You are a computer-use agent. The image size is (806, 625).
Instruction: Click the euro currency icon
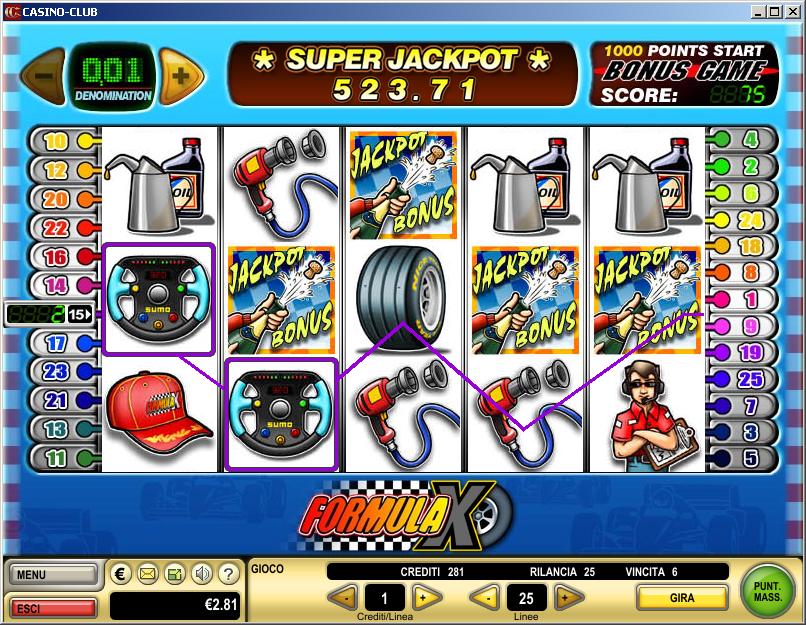(x=122, y=574)
